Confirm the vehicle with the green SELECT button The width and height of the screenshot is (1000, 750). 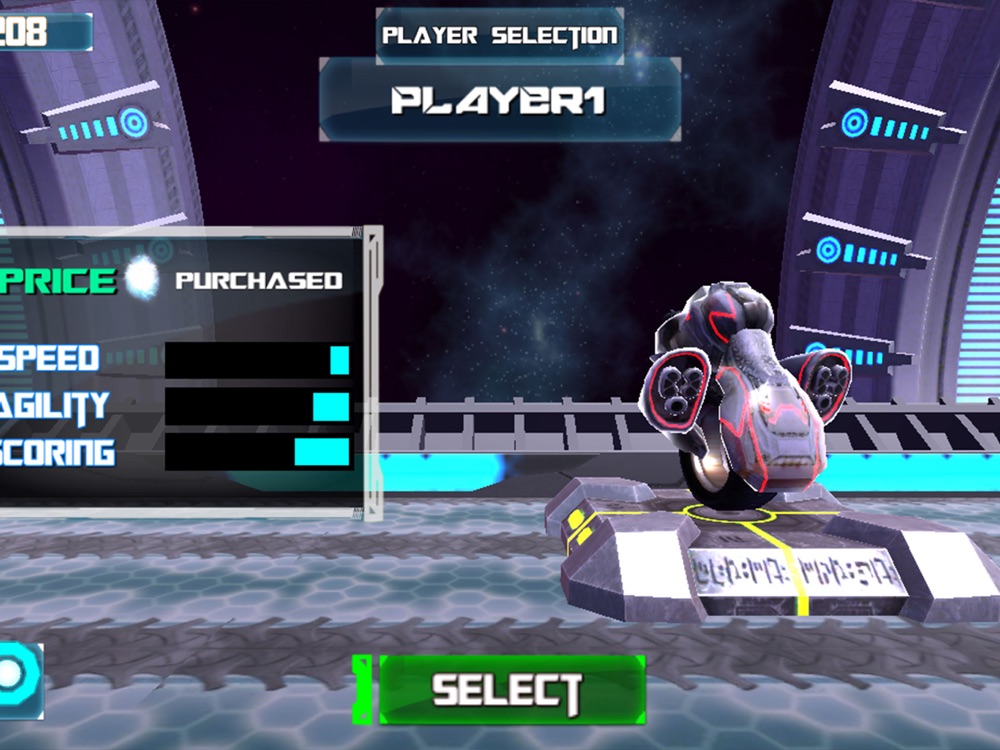pos(508,689)
